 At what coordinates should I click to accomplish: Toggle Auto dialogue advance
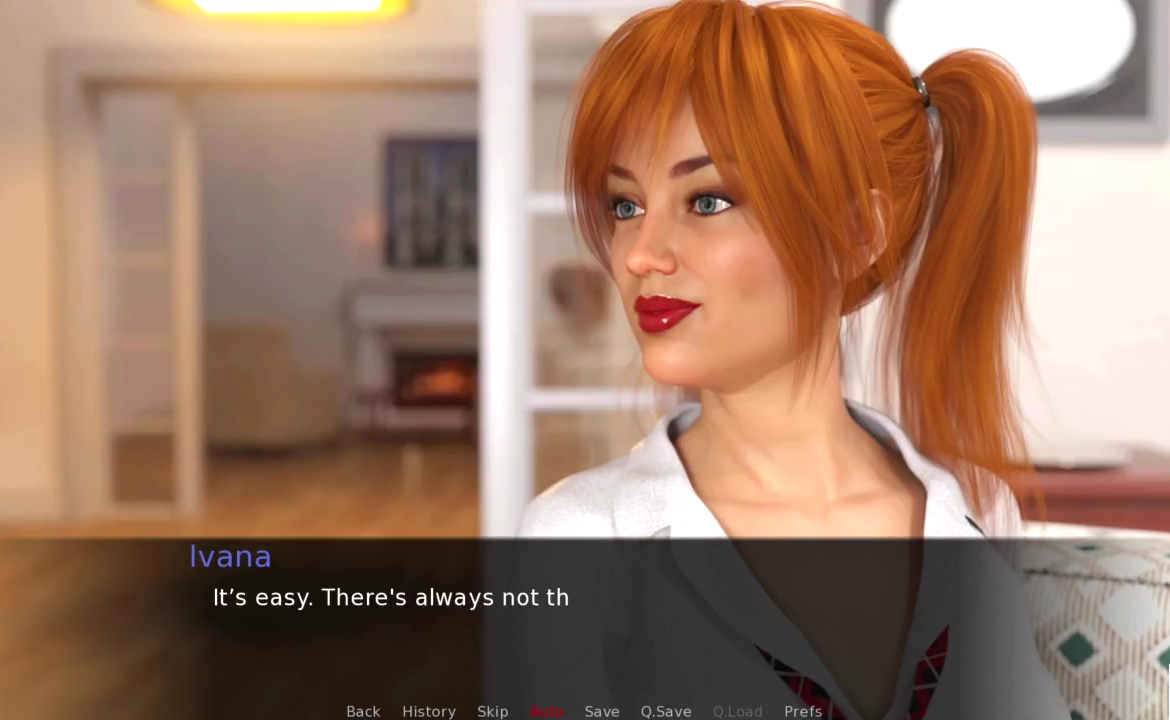(x=547, y=711)
